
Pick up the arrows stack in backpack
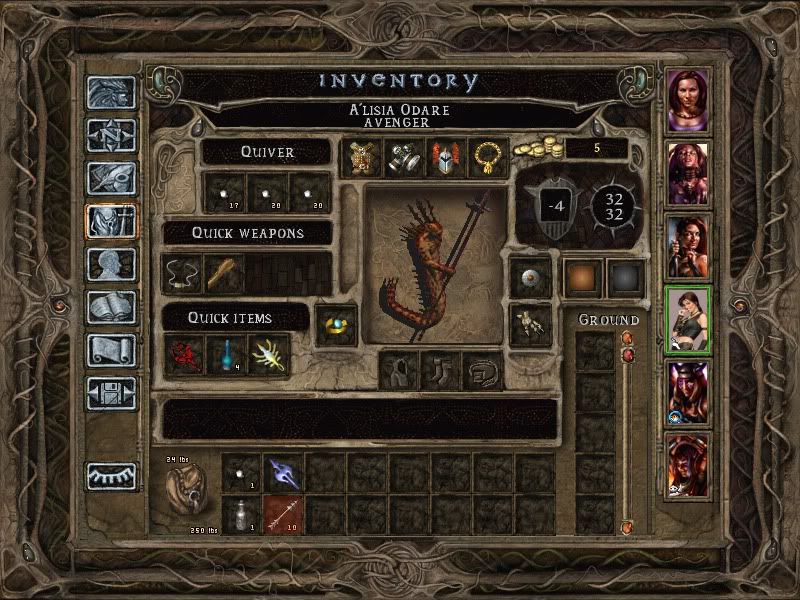pyautogui.click(x=282, y=515)
